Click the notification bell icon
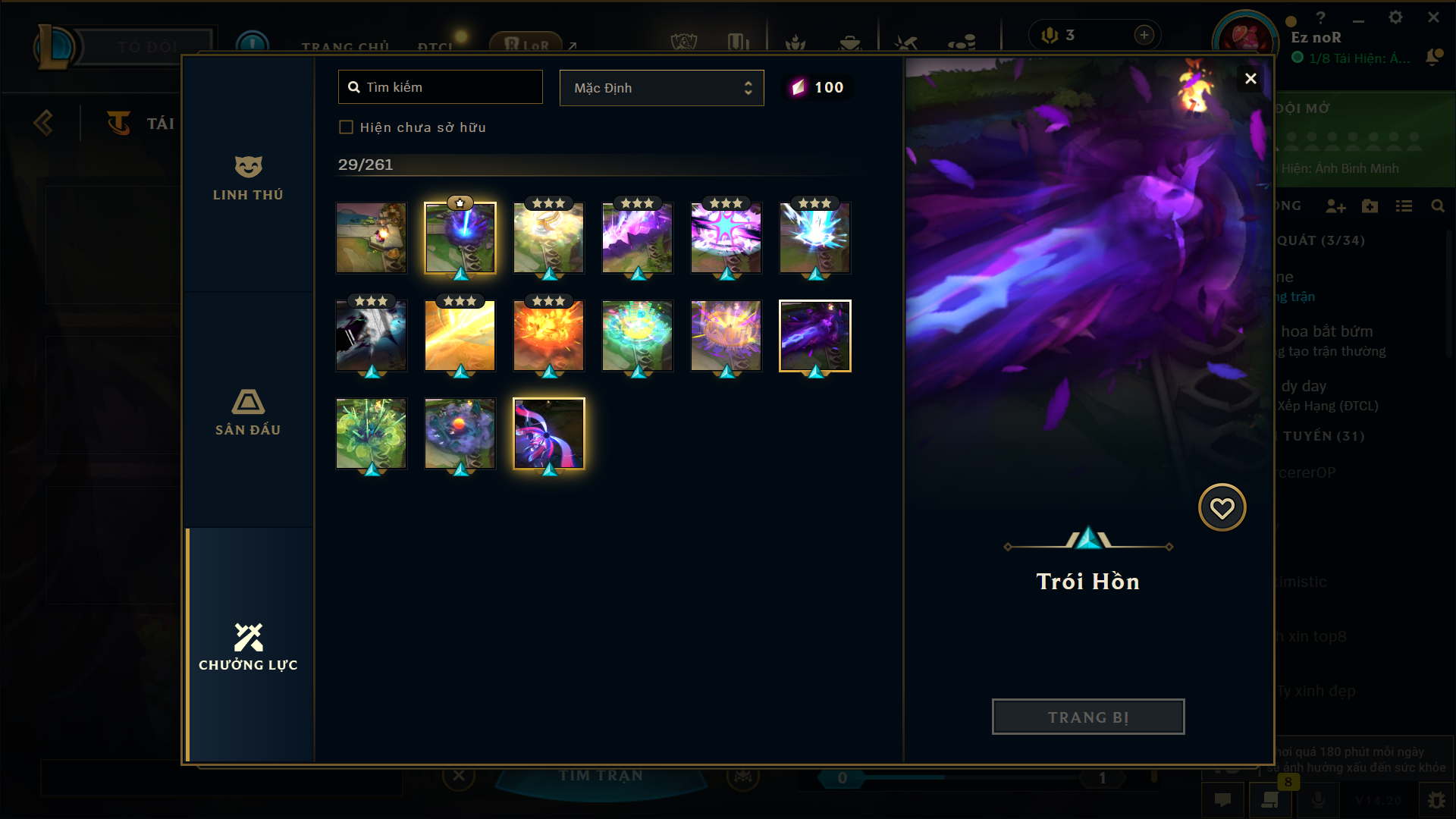The image size is (1456, 819). [1433, 55]
